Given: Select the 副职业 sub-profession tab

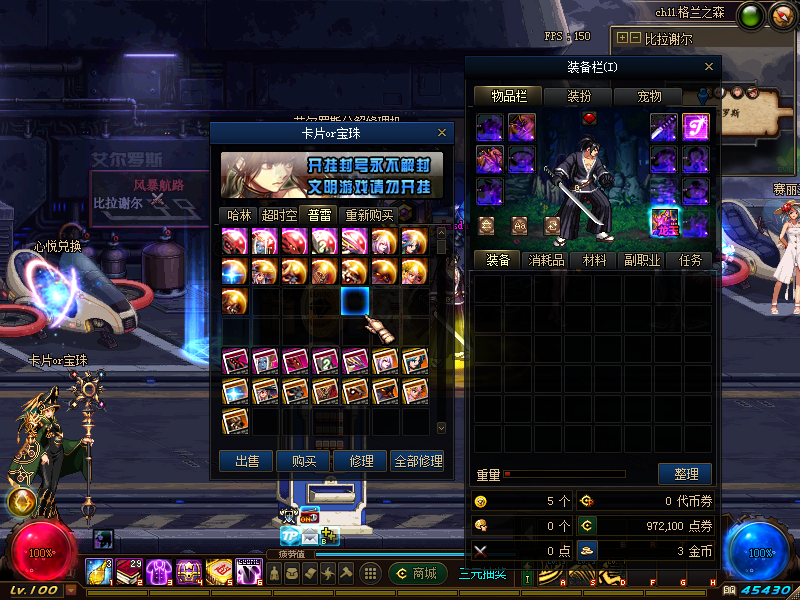Looking at the screenshot, I should click(x=642, y=260).
